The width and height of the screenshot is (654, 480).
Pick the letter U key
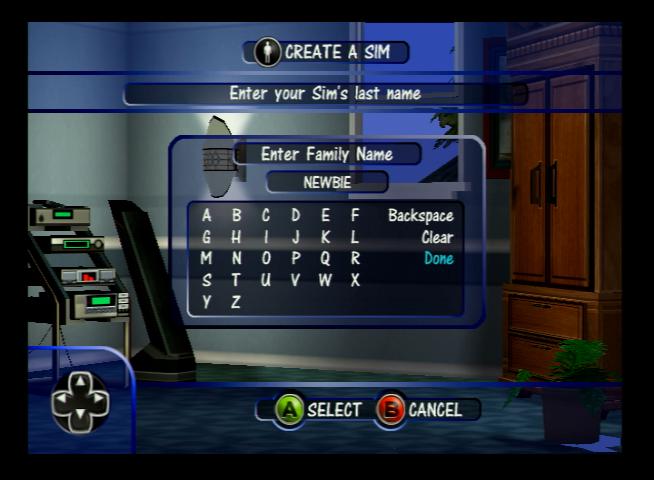266,280
